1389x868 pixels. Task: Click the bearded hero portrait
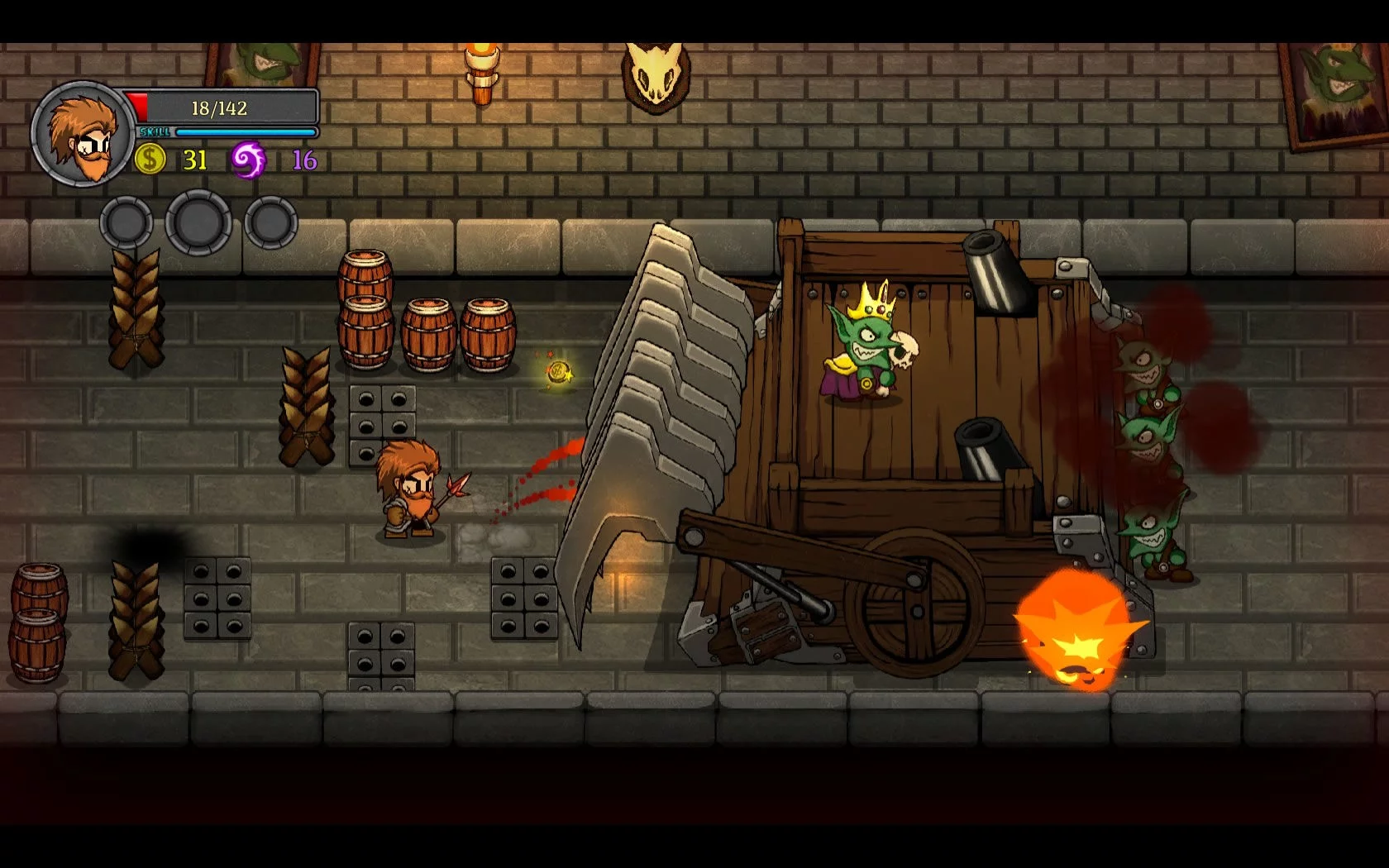(83, 135)
